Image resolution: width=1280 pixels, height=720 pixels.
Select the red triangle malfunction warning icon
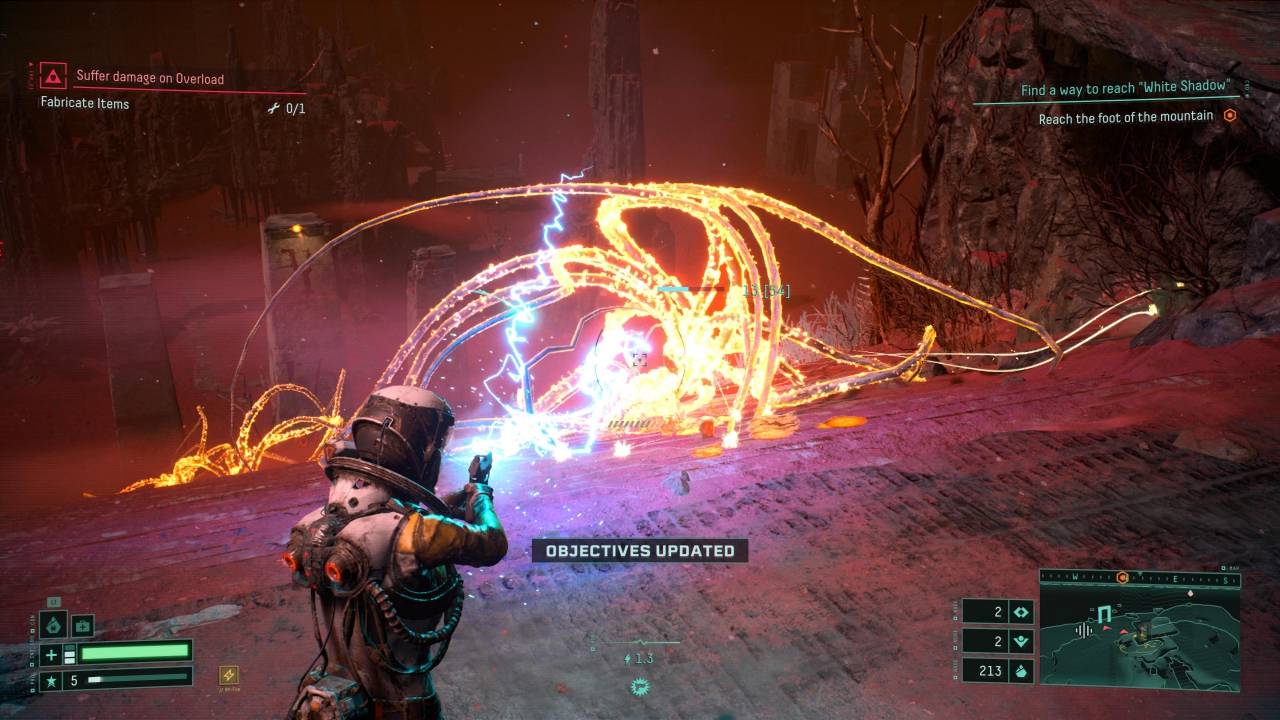tap(53, 76)
